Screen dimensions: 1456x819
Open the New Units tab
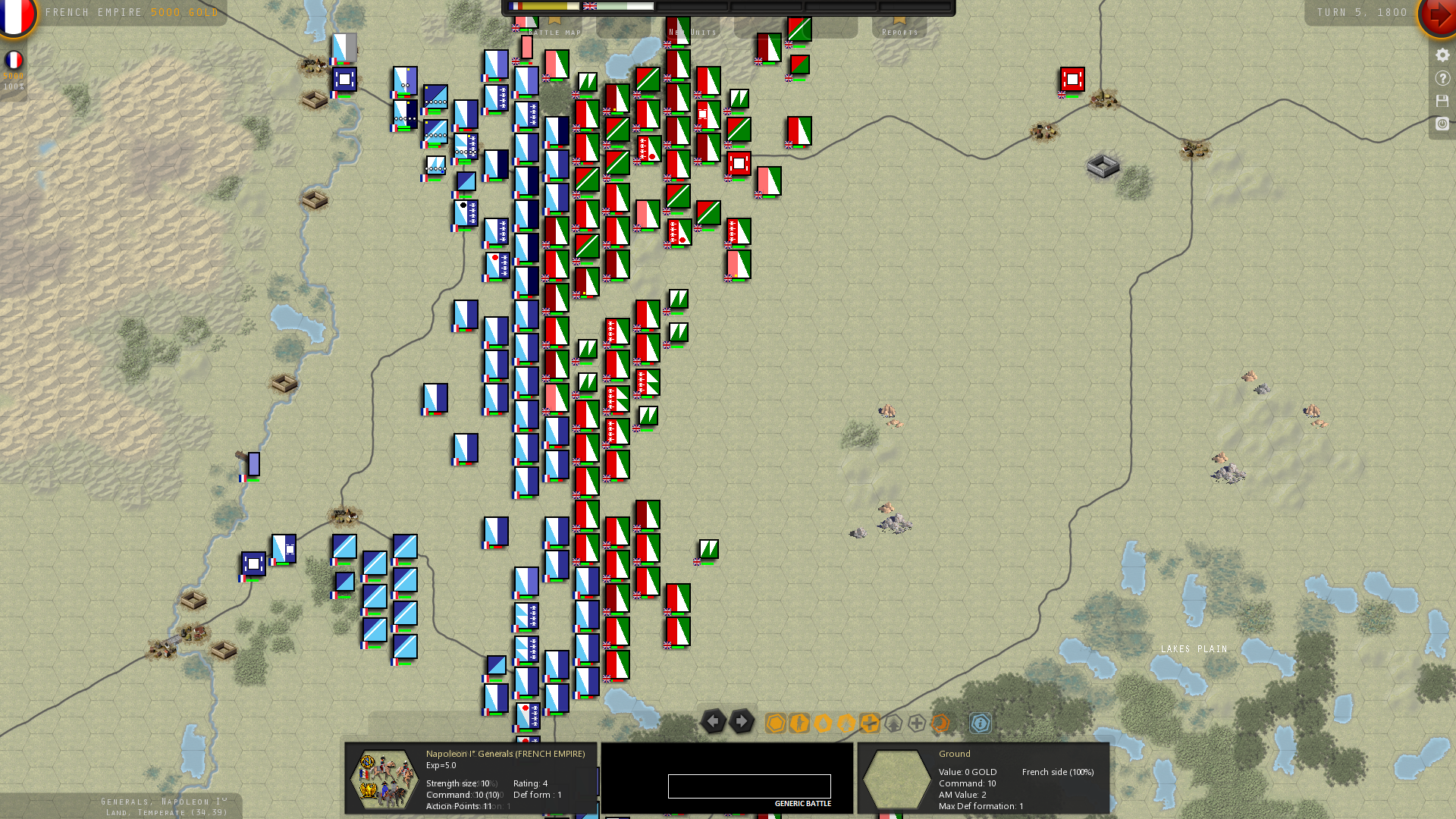coord(692,32)
